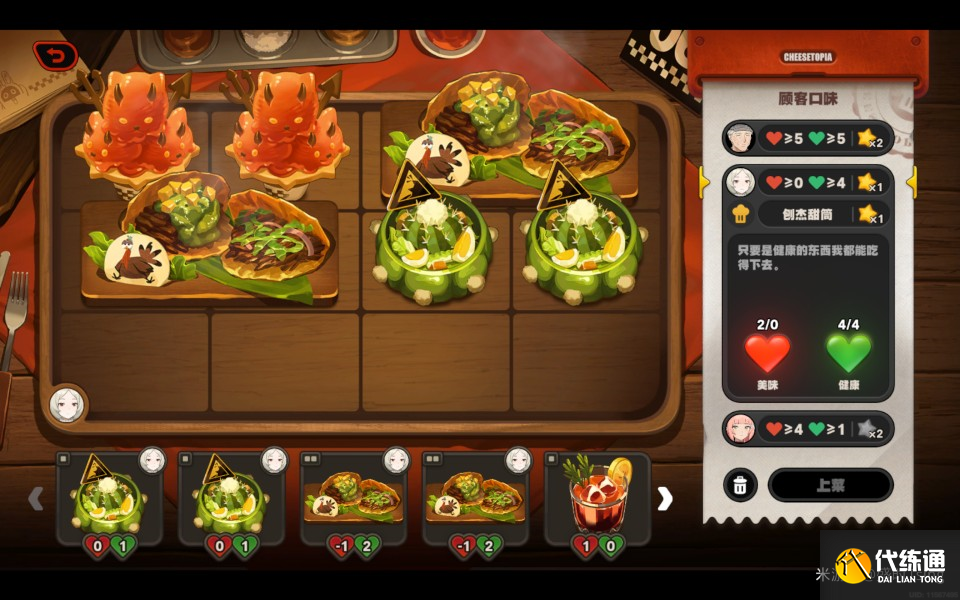Select the red cocktail drink card
Image resolution: width=960 pixels, height=600 pixels.
tap(597, 499)
